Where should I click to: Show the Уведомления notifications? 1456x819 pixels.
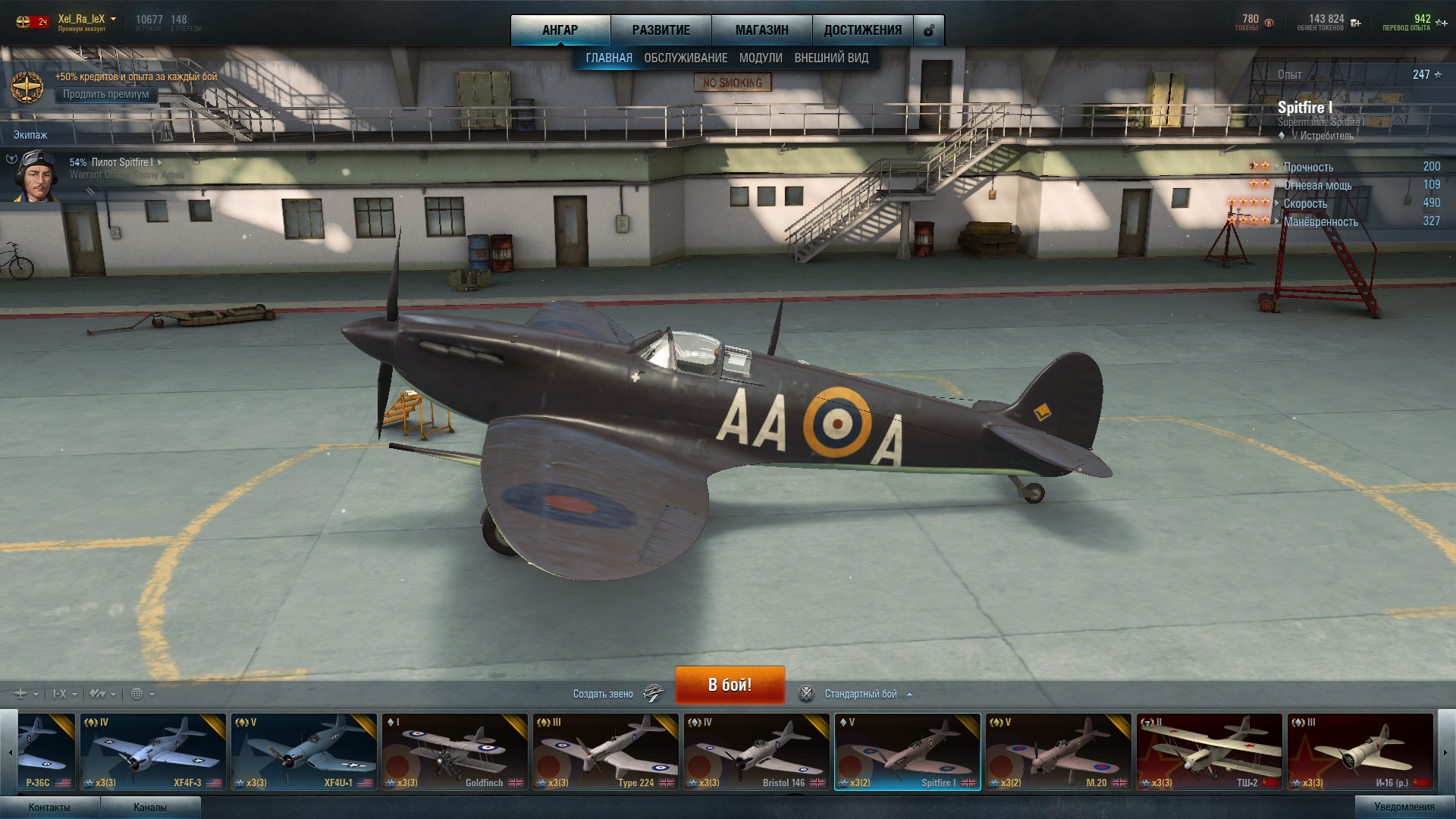point(1404,807)
